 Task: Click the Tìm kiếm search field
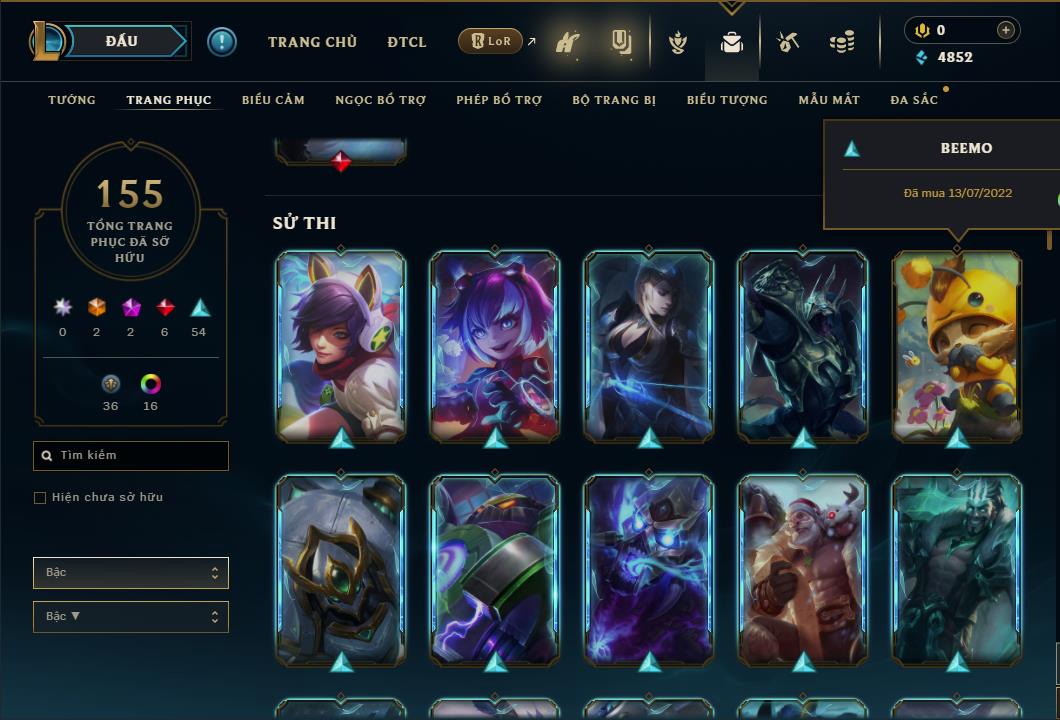tap(131, 456)
